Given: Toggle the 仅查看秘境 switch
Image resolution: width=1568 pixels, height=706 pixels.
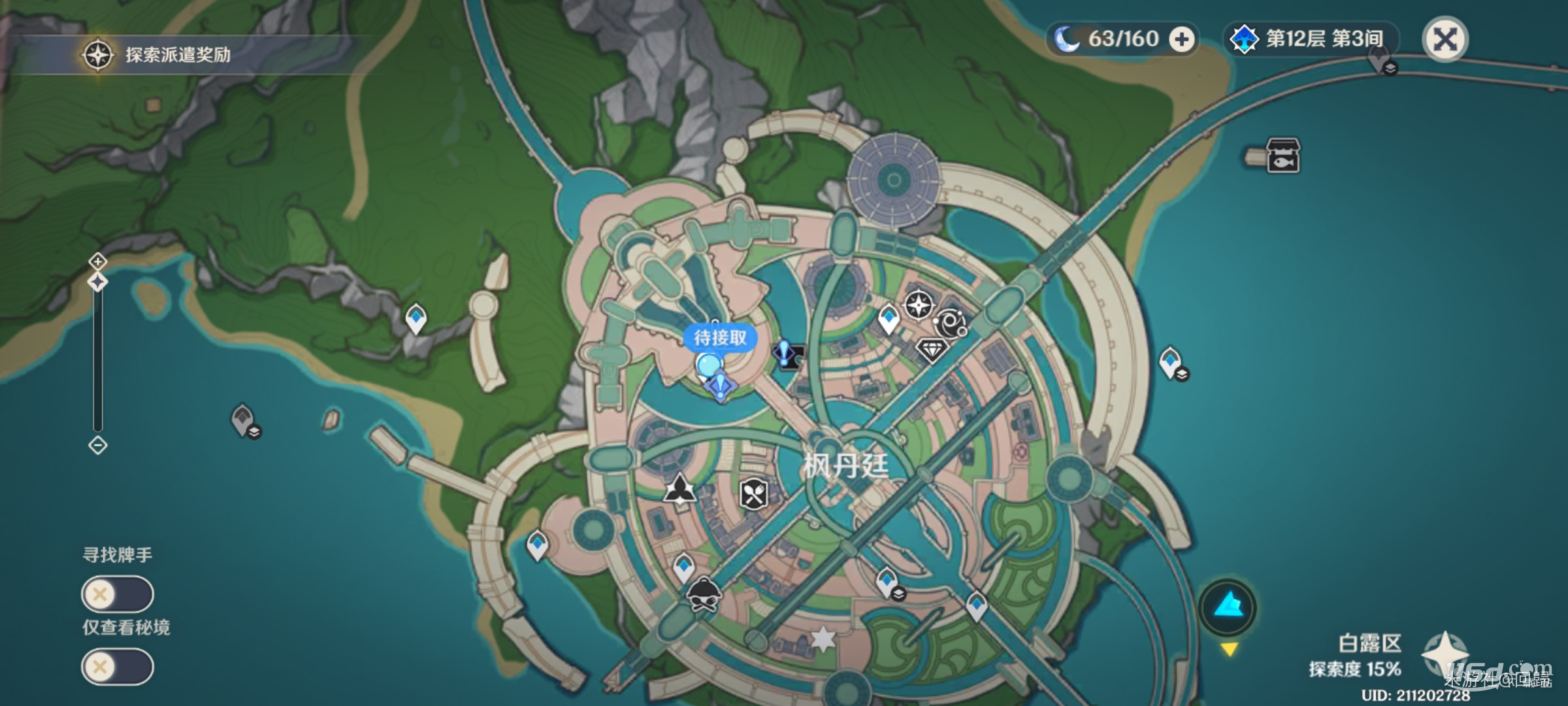Looking at the screenshot, I should pyautogui.click(x=118, y=667).
